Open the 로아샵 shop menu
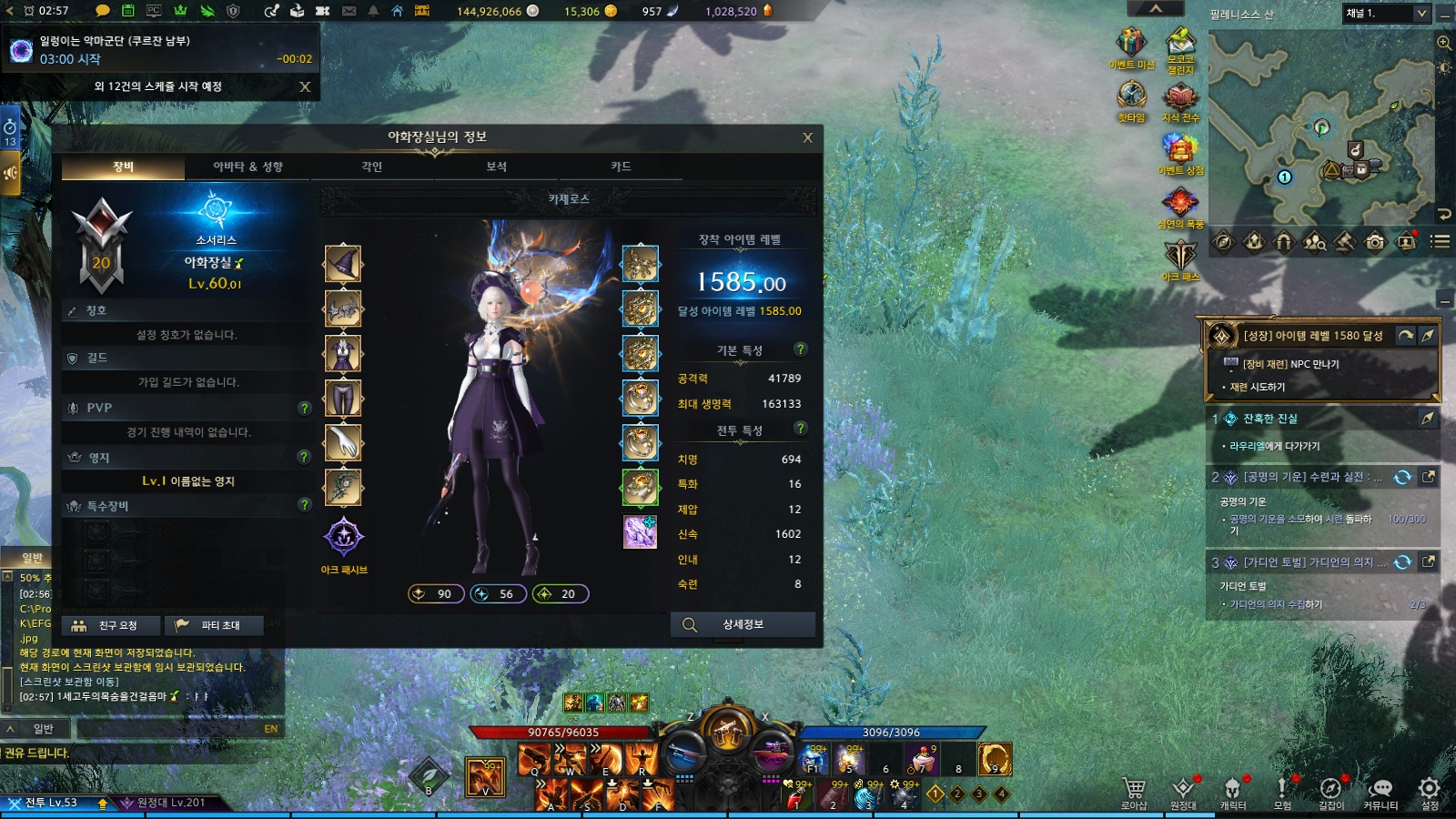 coord(1134,792)
